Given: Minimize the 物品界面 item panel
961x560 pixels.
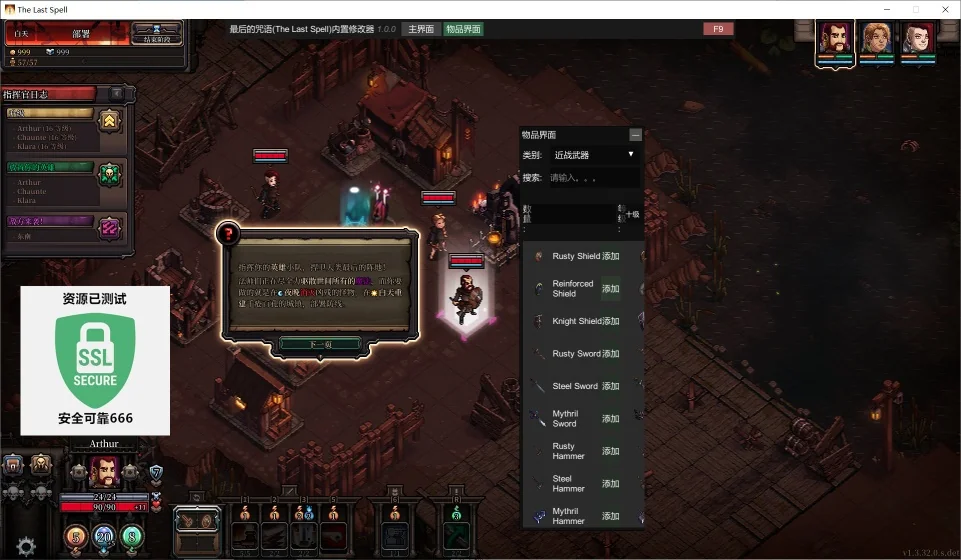Looking at the screenshot, I should [x=635, y=135].
